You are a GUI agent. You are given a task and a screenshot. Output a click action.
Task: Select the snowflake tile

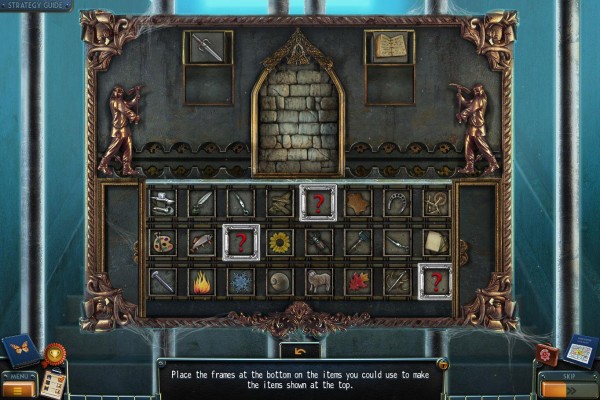[240, 281]
